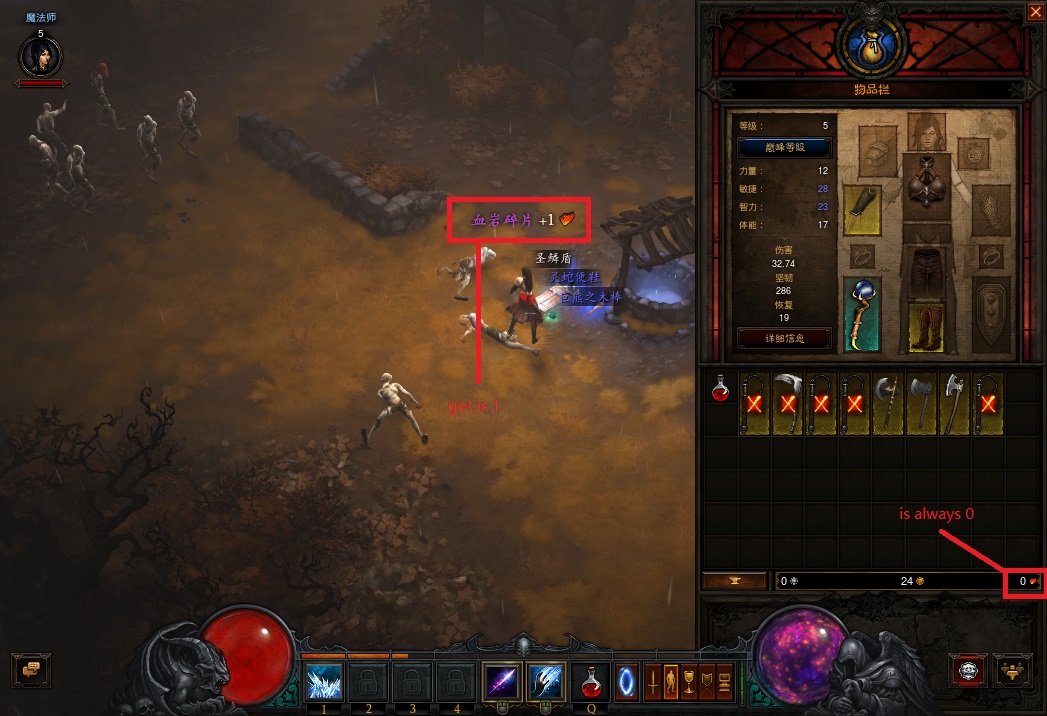Image resolution: width=1047 pixels, height=716 pixels.
Task: Select the equipped chest armor slot
Action: 927,186
